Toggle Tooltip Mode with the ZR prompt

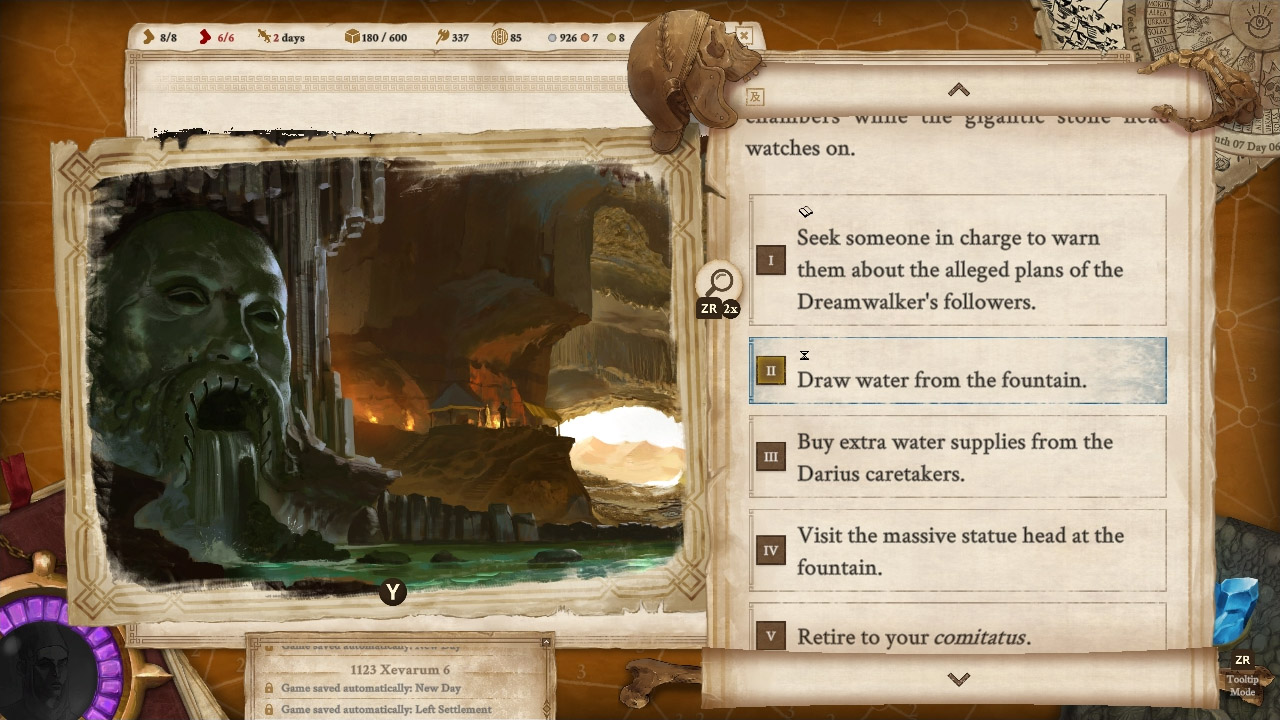(1242, 672)
